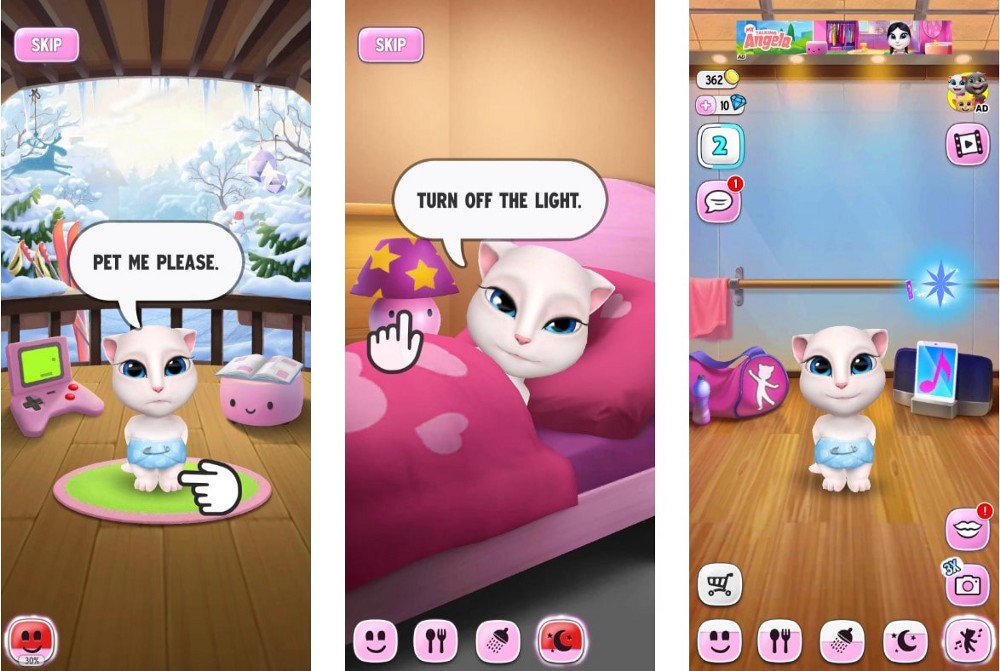Image resolution: width=1000 pixels, height=671 pixels.
Task: Open the camera button marked 3X
Action: click(967, 586)
